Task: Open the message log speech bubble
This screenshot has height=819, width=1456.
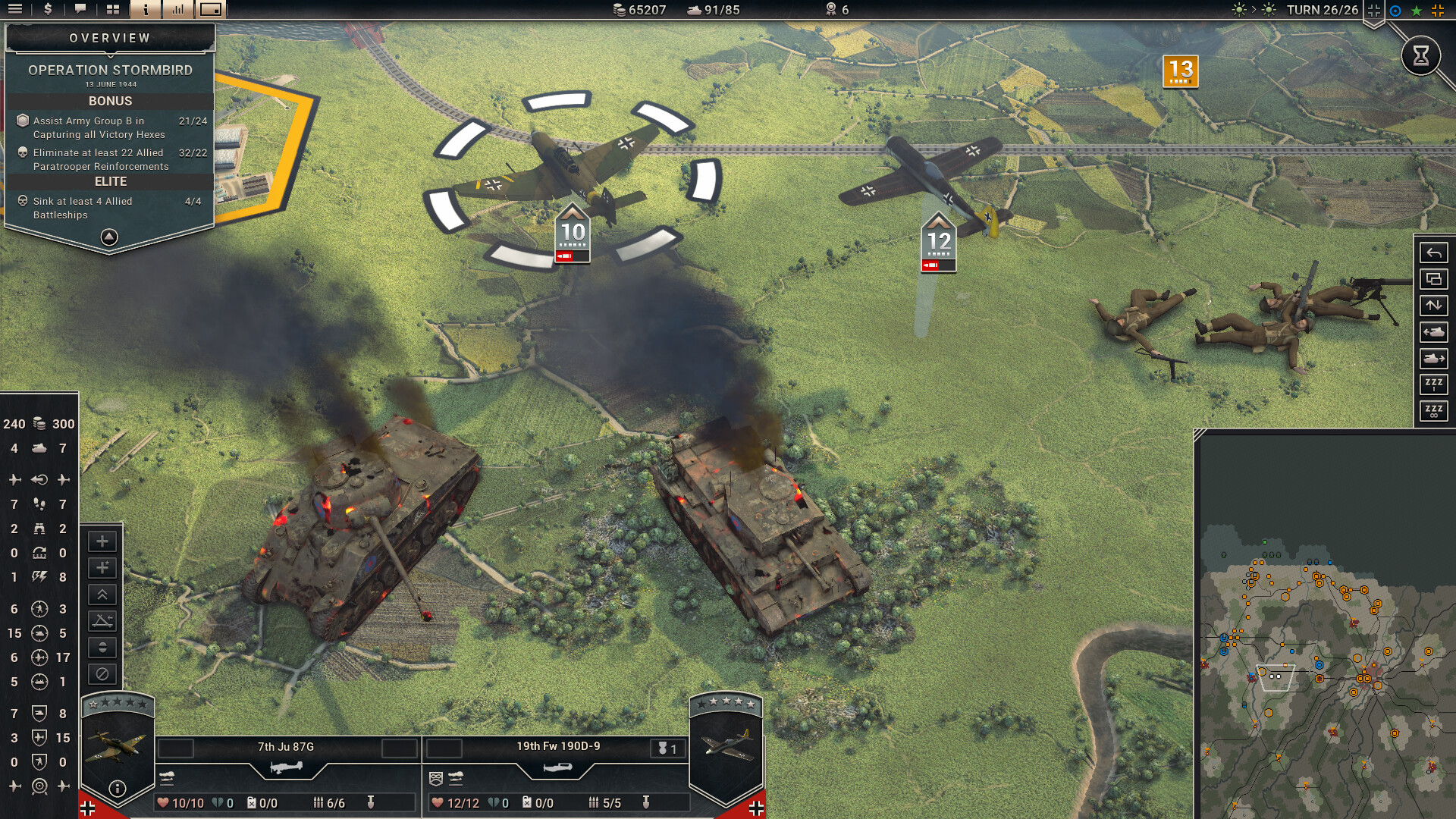Action: (x=80, y=10)
